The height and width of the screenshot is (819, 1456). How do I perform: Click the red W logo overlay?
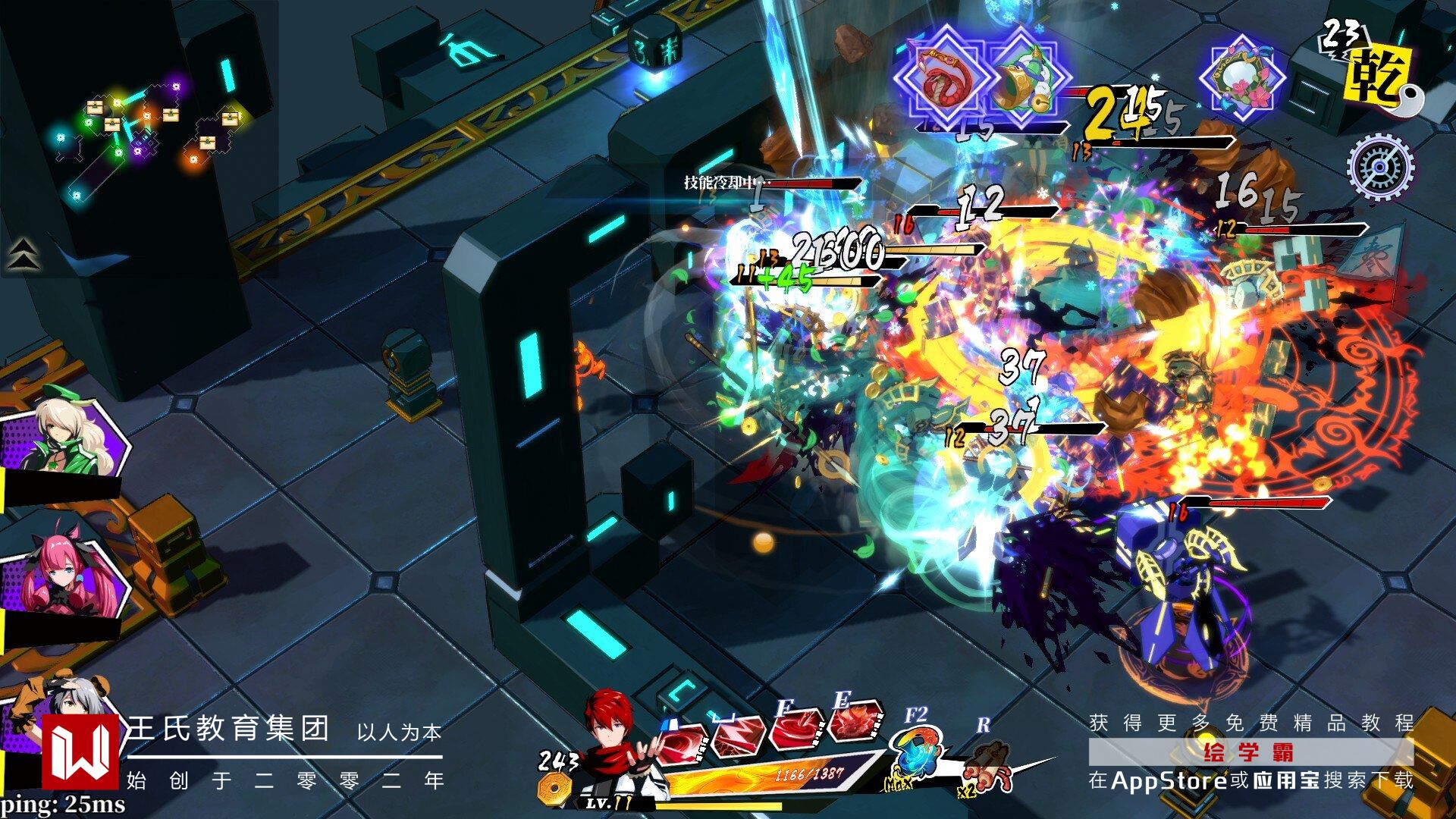click(80, 751)
